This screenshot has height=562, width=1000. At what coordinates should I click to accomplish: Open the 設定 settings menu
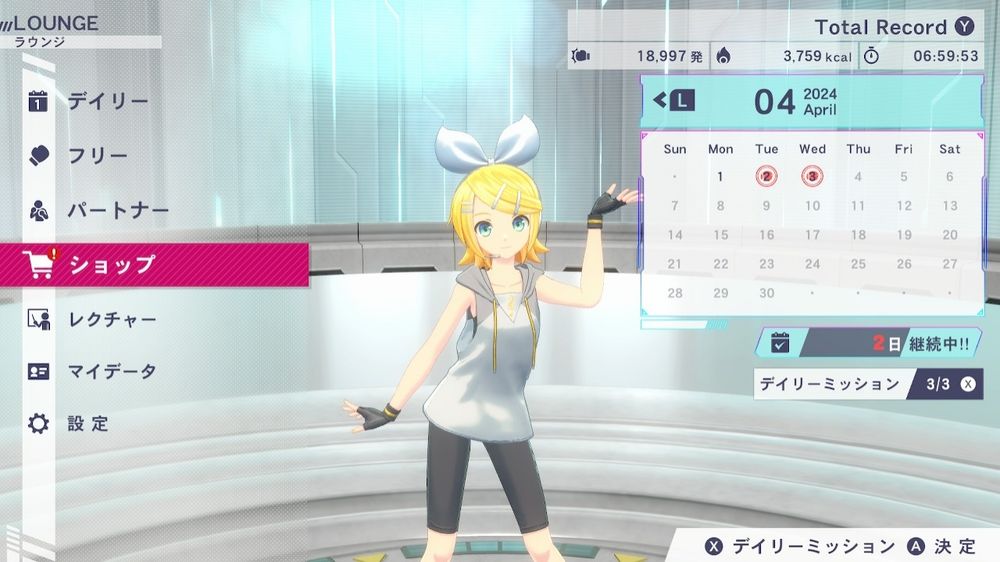pyautogui.click(x=88, y=423)
